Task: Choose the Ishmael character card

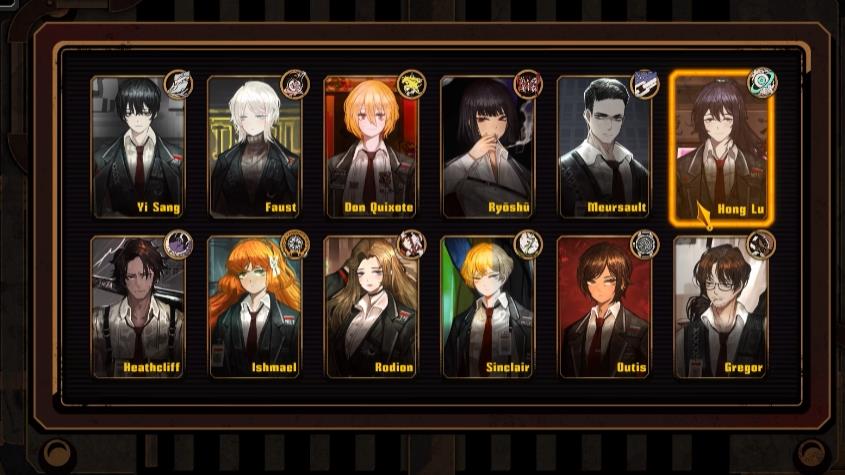Action: coord(255,307)
